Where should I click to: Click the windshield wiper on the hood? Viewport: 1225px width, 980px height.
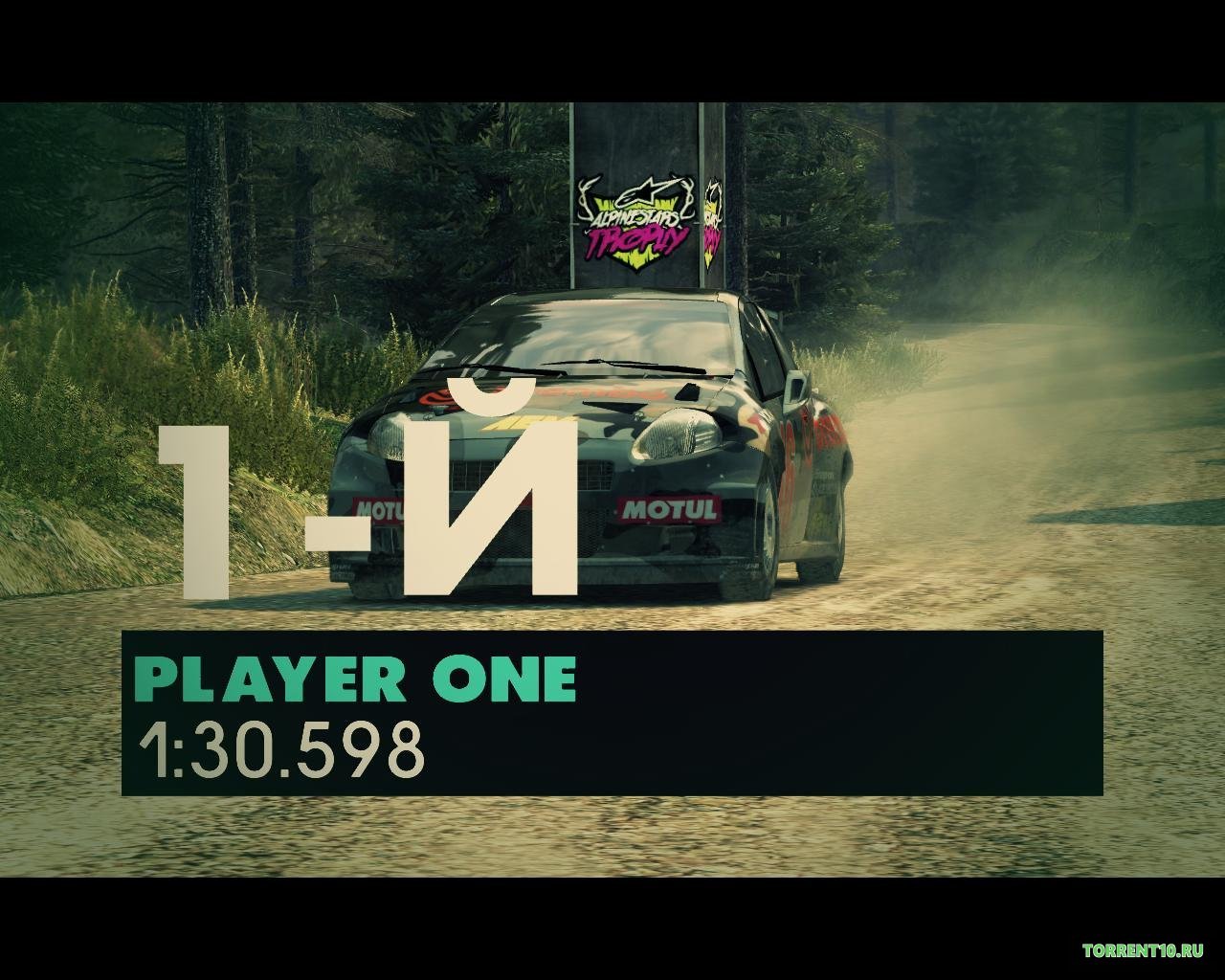tap(623, 366)
